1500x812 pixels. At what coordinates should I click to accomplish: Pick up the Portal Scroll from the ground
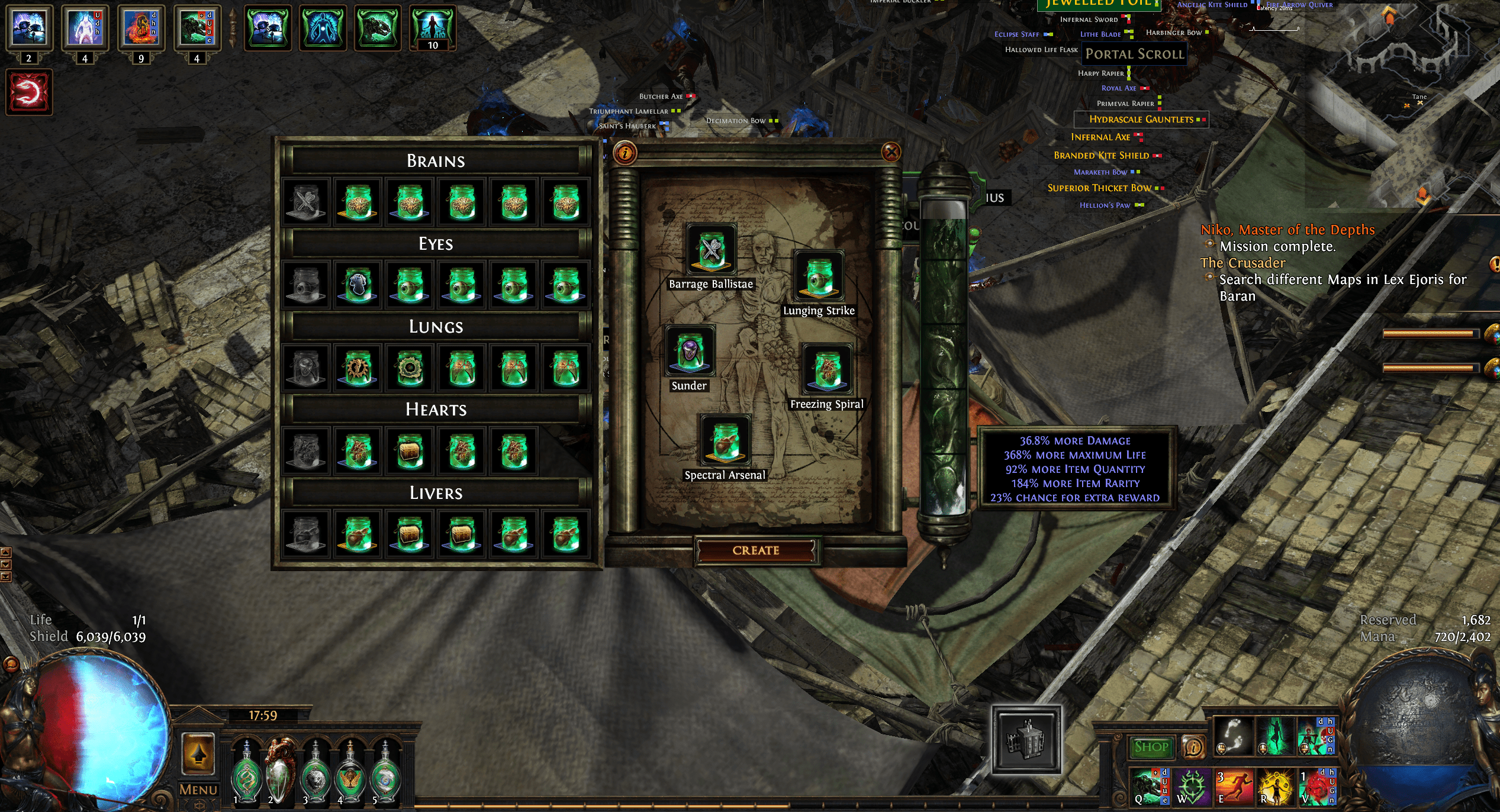click(x=1134, y=54)
